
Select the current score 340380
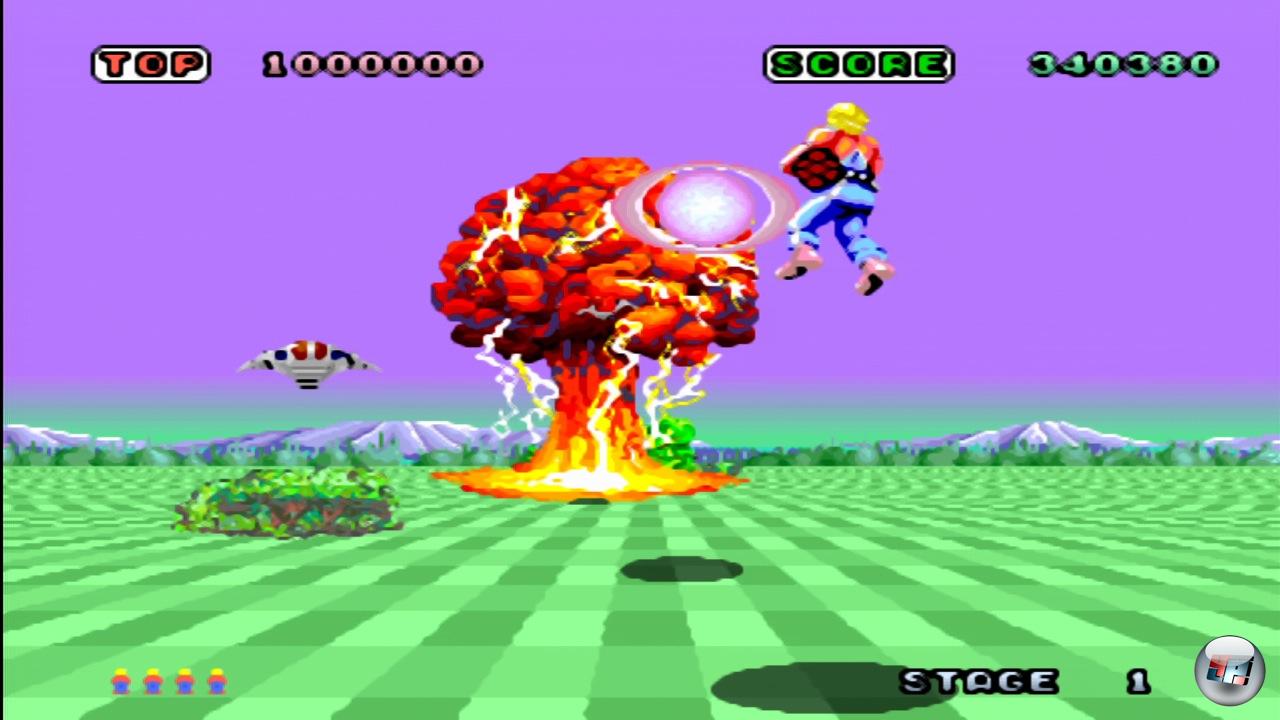pos(1122,62)
